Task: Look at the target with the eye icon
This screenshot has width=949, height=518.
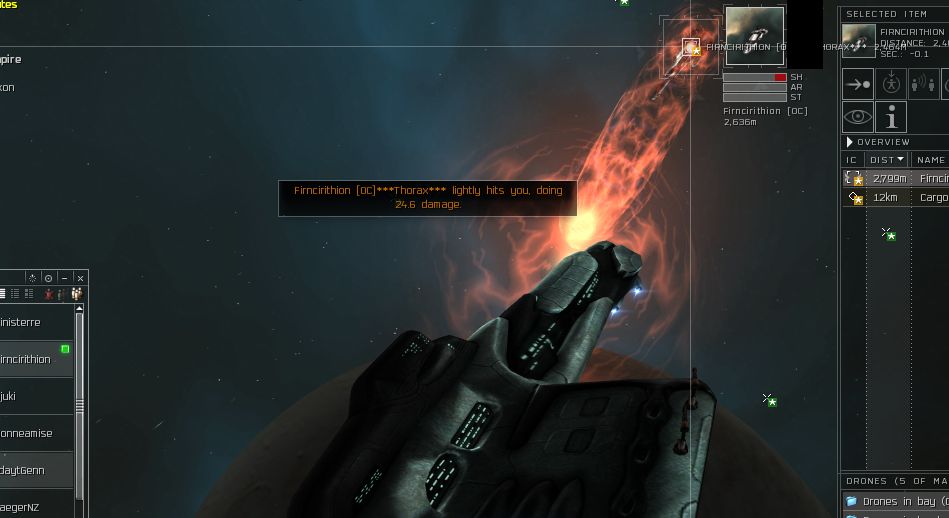Action: tap(857, 117)
